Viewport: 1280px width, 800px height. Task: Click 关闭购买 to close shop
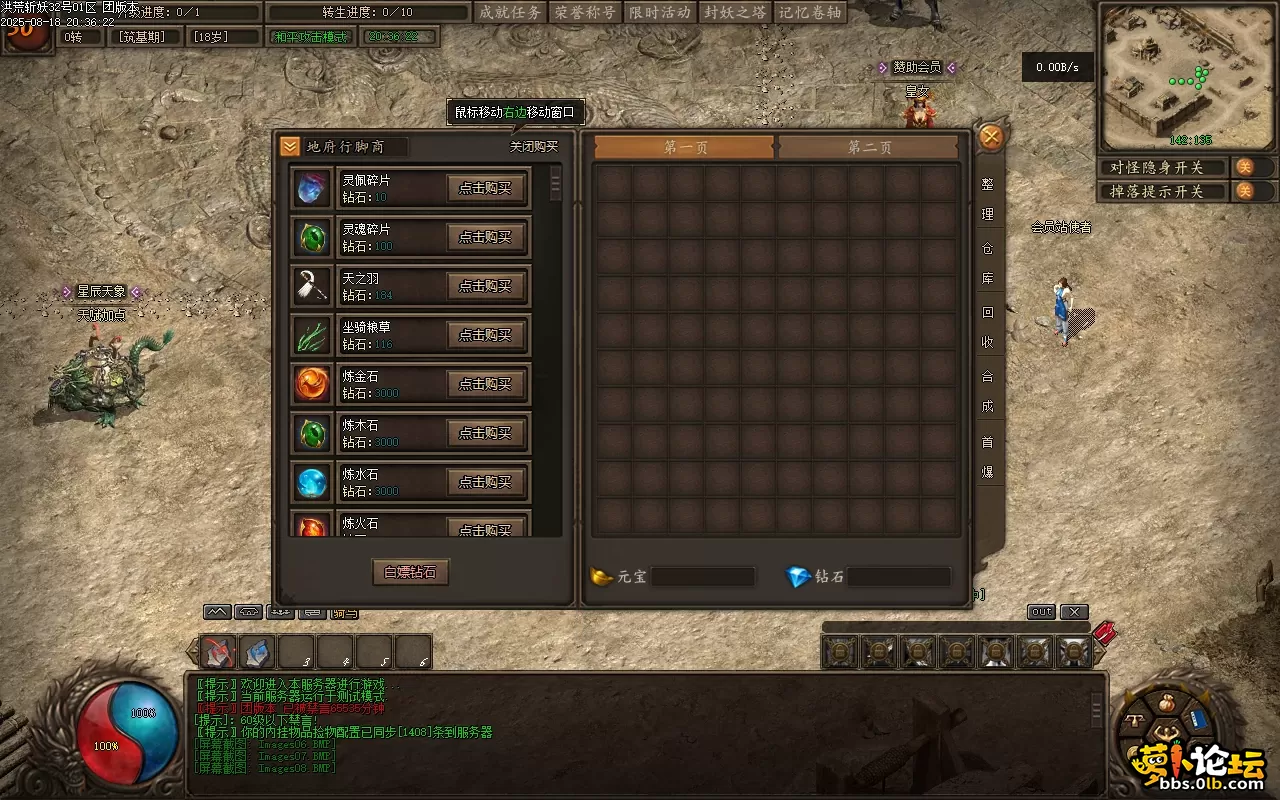[534, 147]
